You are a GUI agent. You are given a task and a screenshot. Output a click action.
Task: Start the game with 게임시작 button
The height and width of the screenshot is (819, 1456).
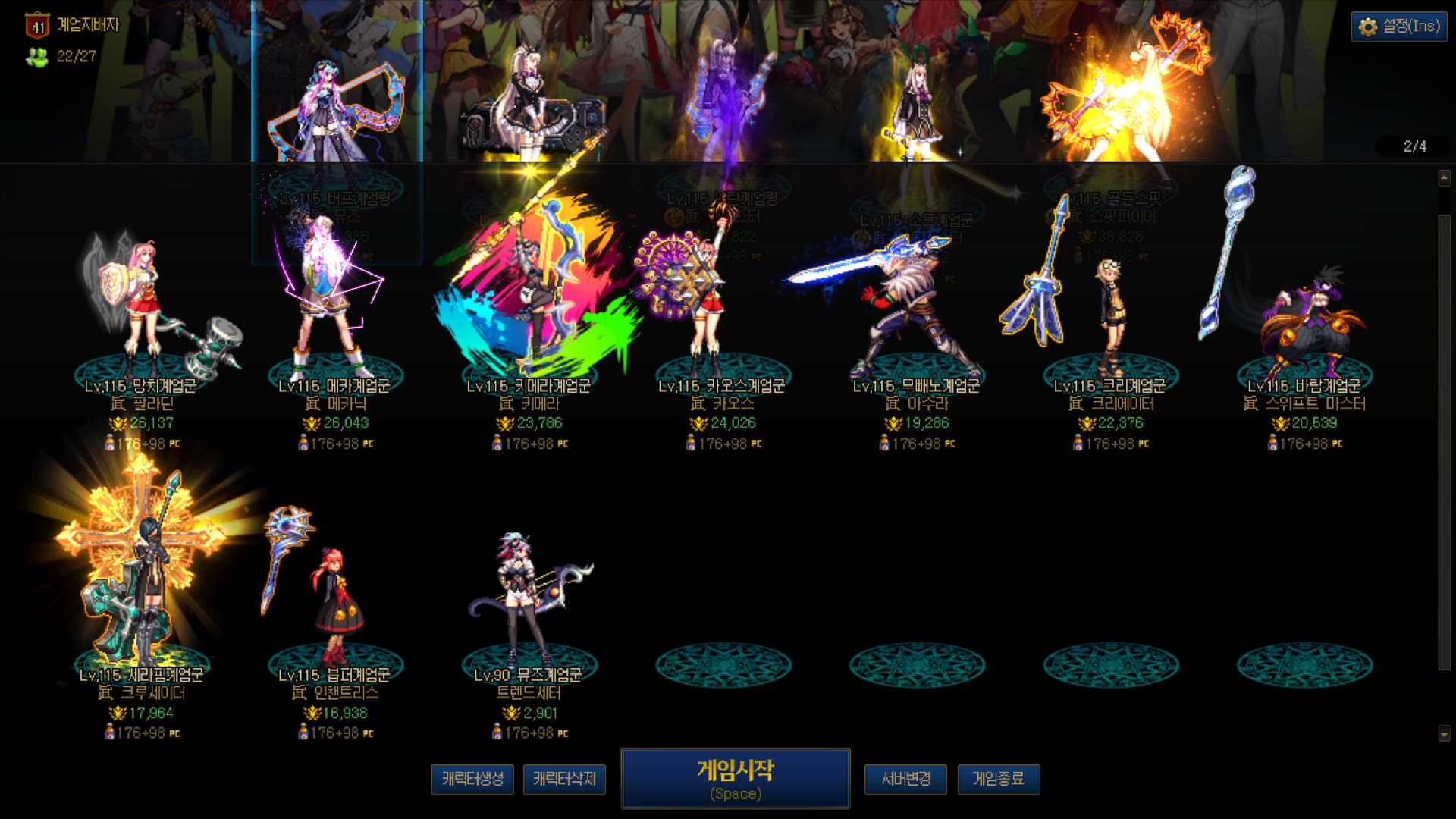735,779
